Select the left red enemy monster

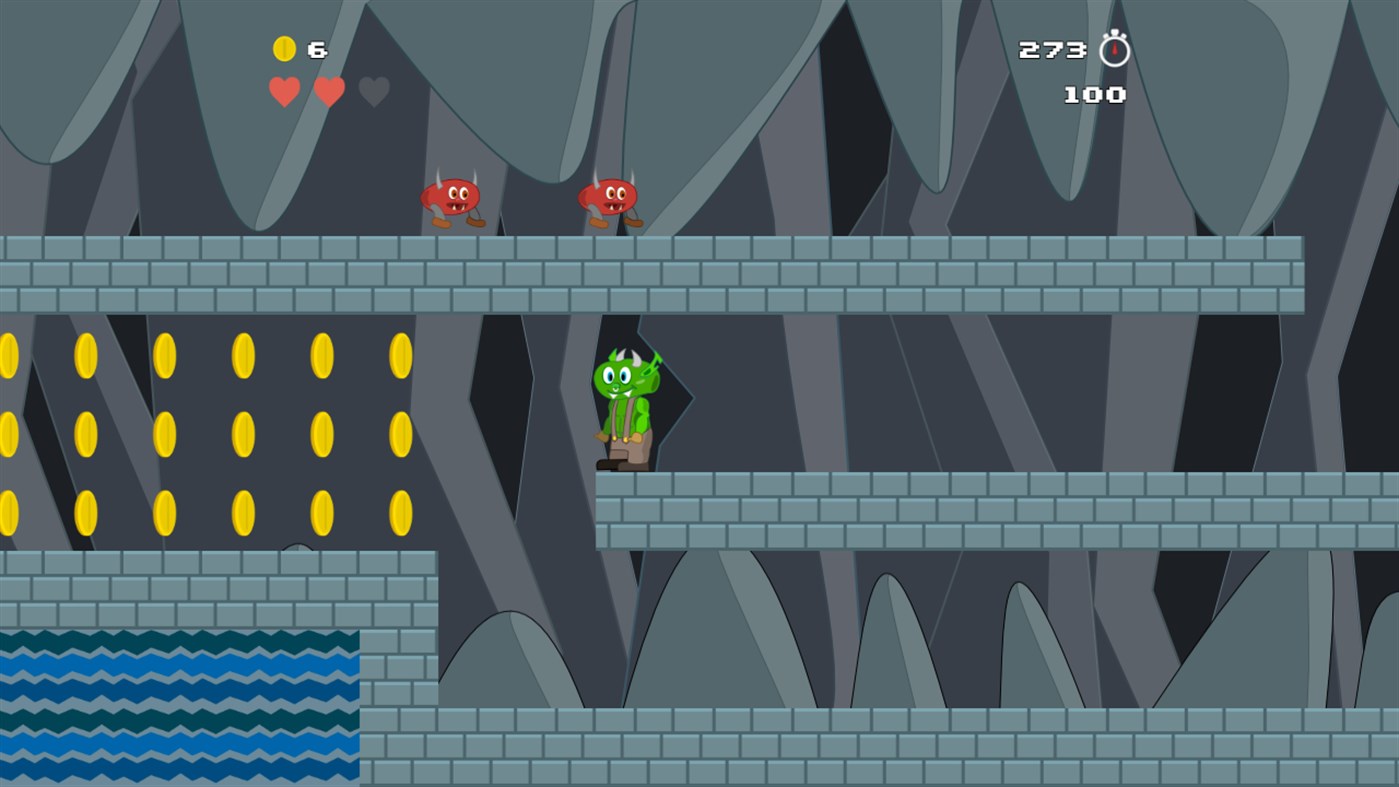coord(452,200)
